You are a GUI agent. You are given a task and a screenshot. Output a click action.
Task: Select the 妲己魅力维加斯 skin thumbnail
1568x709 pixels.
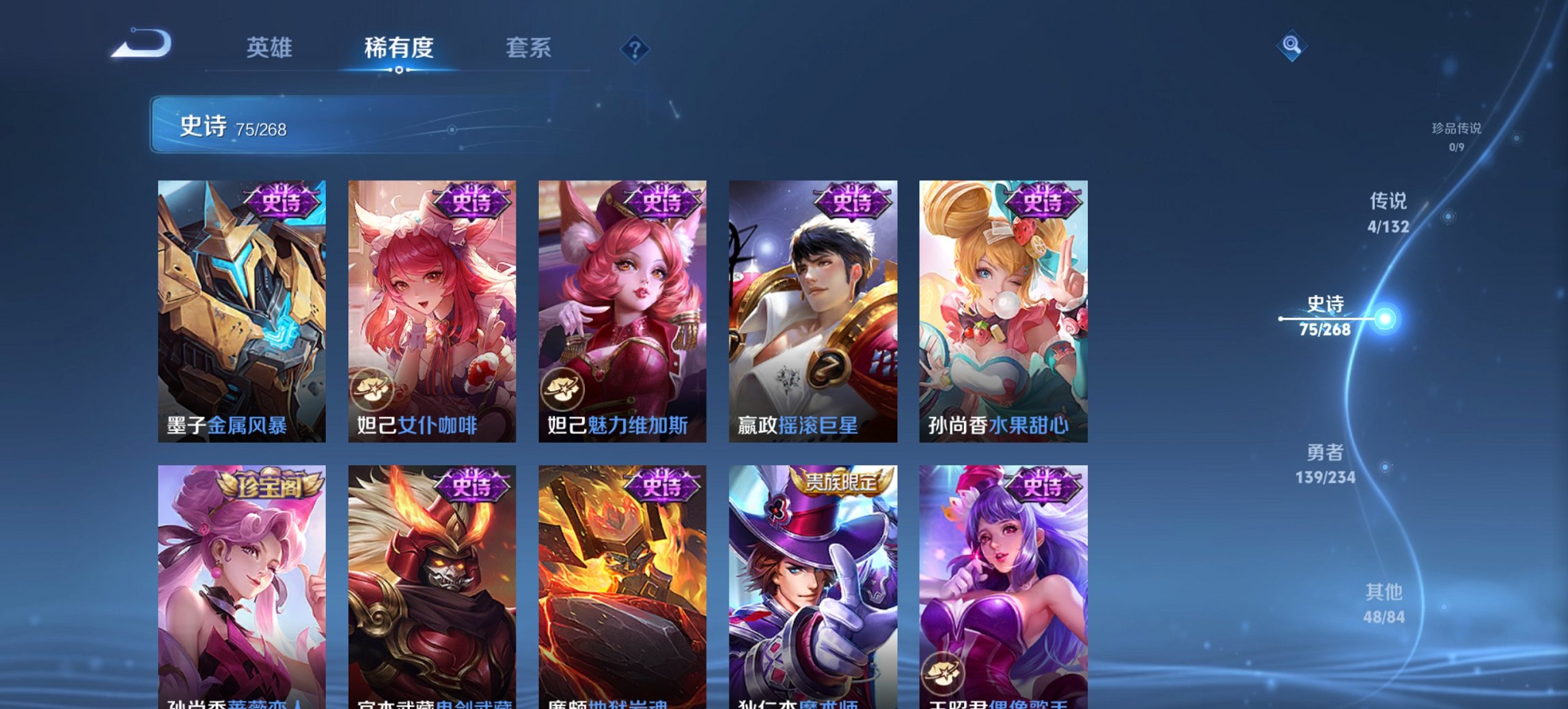[x=622, y=308]
